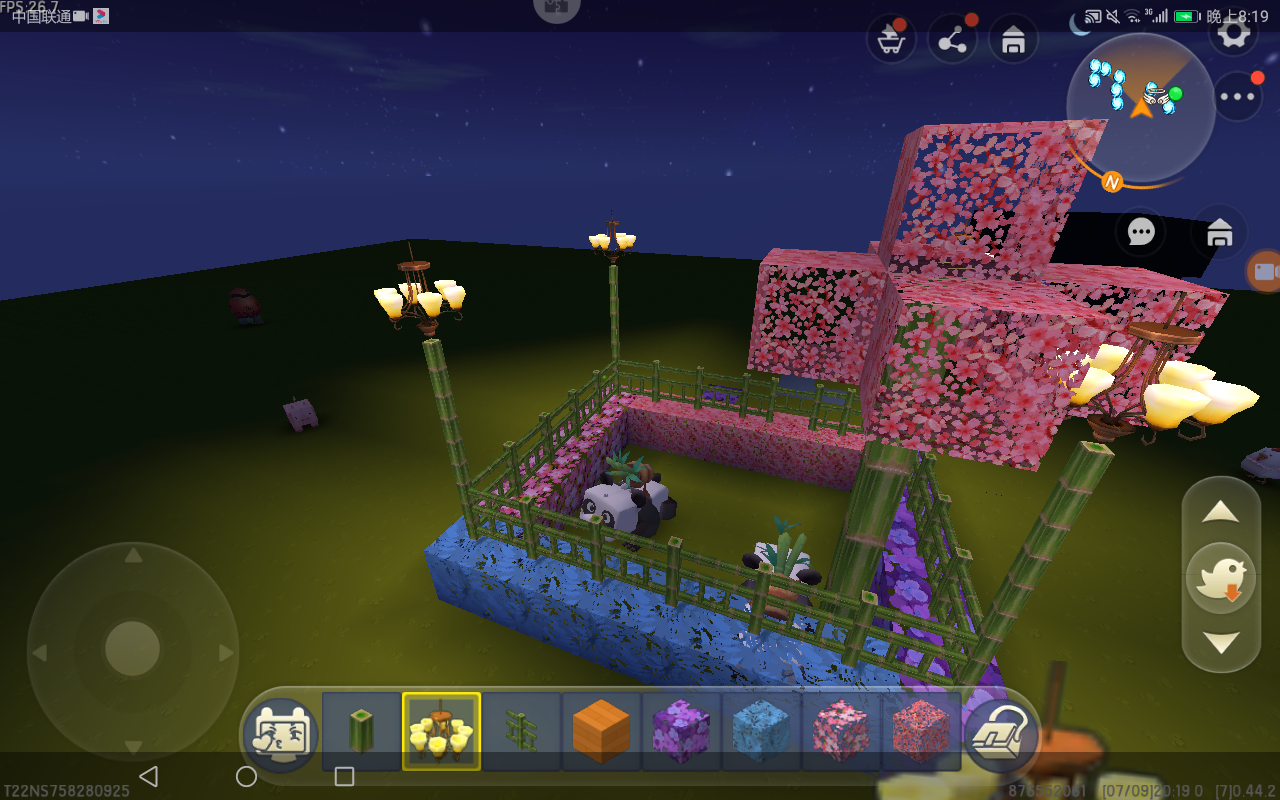Screen dimensions: 1280x800
Task: Pick the purple flower block slot
Action: click(x=681, y=732)
